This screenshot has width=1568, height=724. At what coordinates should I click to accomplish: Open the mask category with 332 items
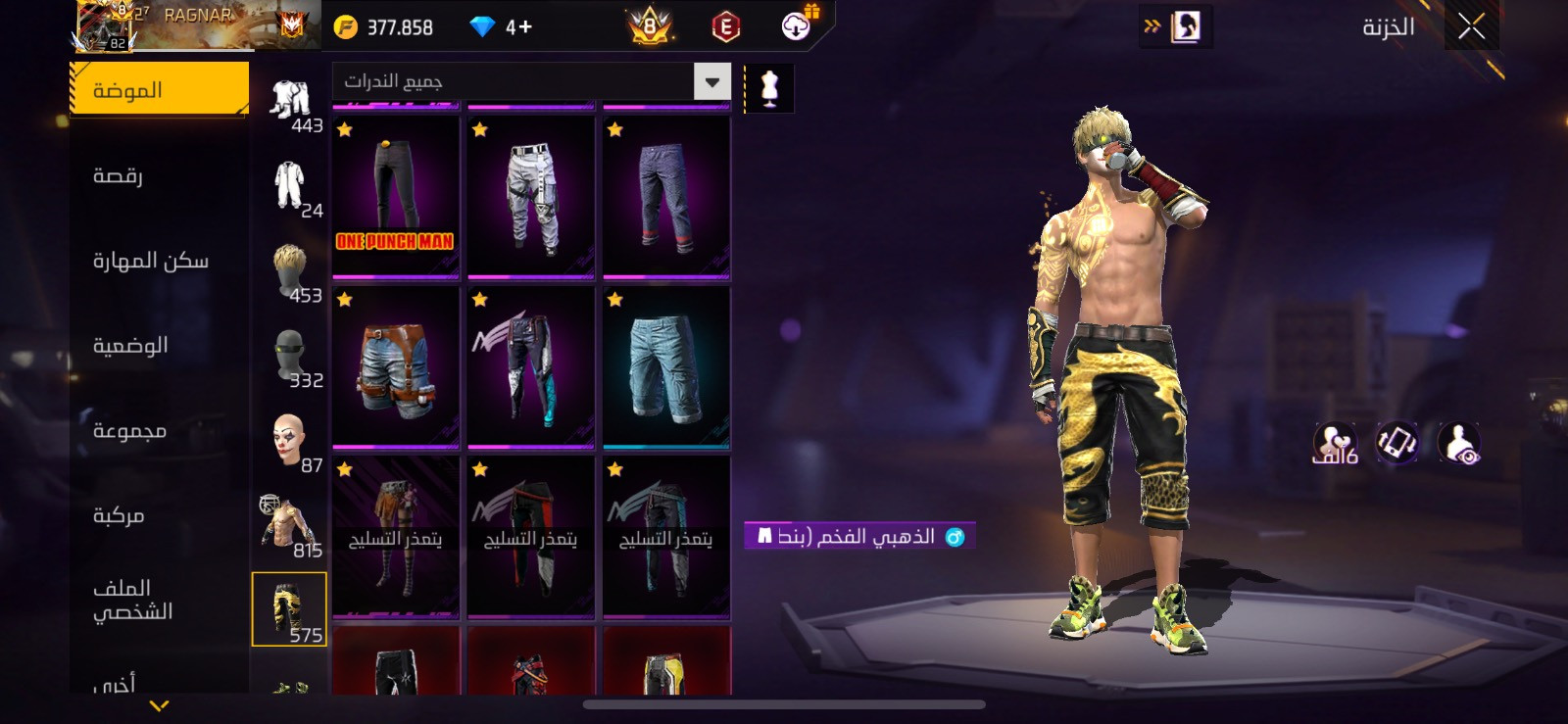pyautogui.click(x=290, y=358)
